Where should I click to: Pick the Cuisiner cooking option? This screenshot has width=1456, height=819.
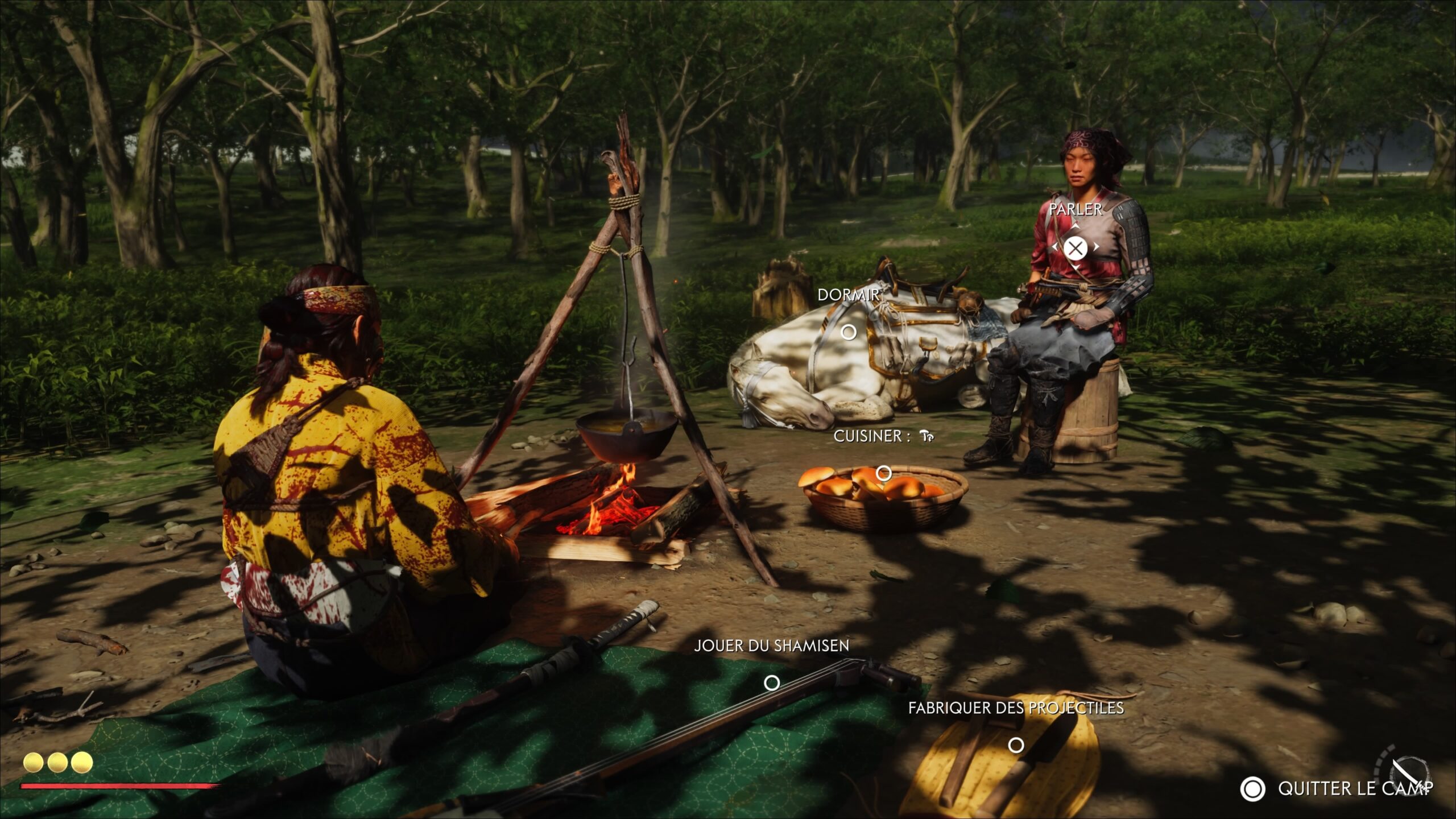[x=884, y=473]
